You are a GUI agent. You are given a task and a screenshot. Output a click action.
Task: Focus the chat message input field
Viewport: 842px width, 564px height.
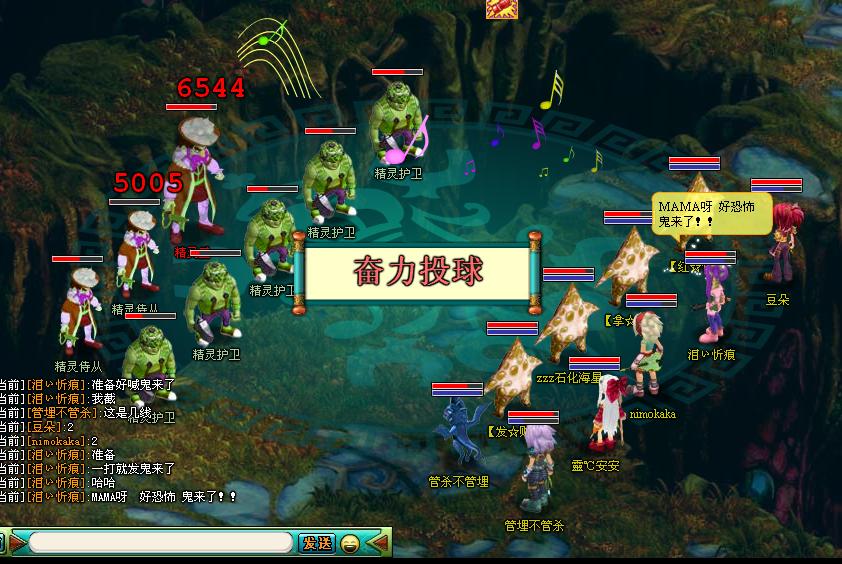(x=161, y=543)
